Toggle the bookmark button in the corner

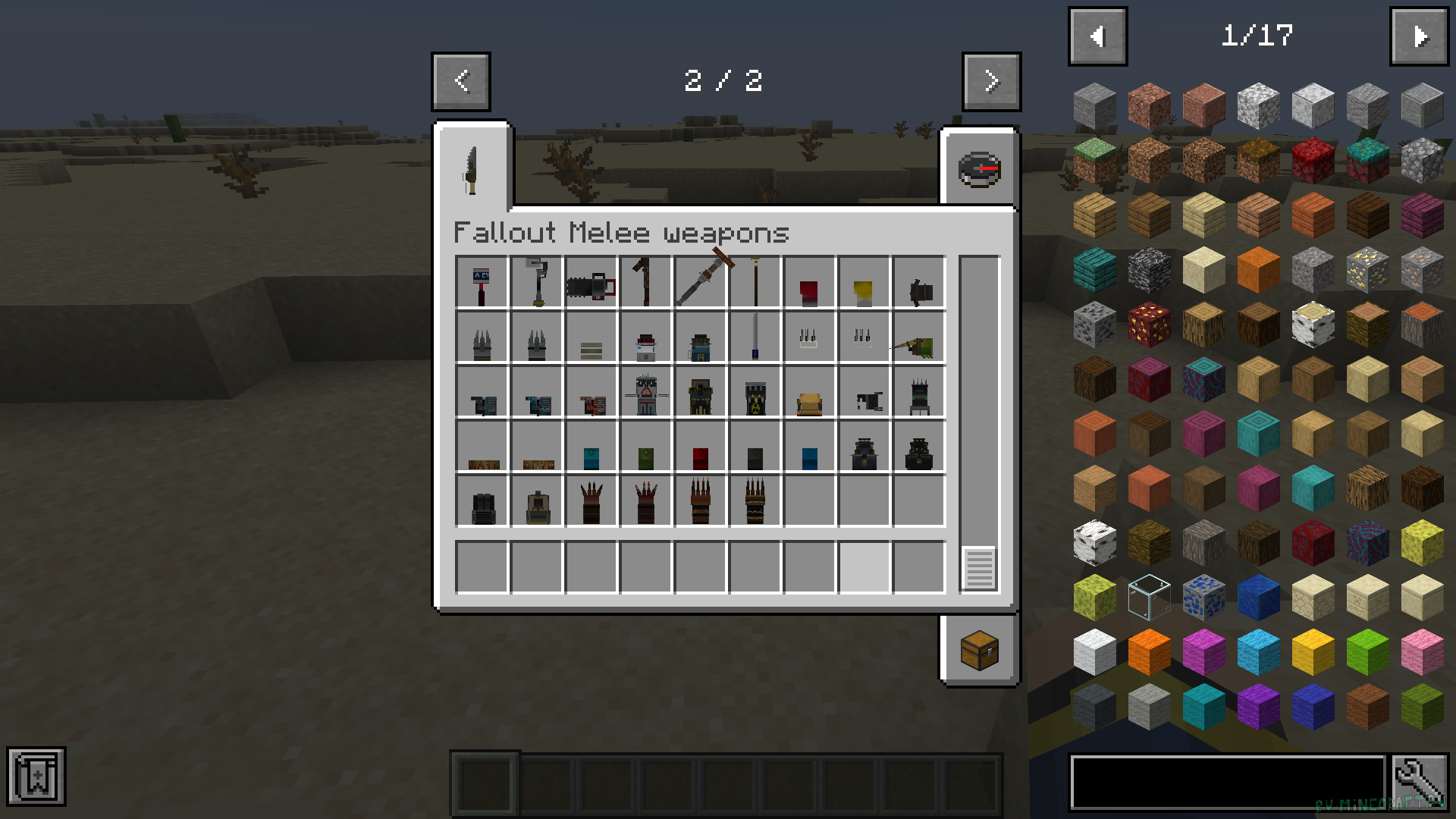click(x=36, y=776)
